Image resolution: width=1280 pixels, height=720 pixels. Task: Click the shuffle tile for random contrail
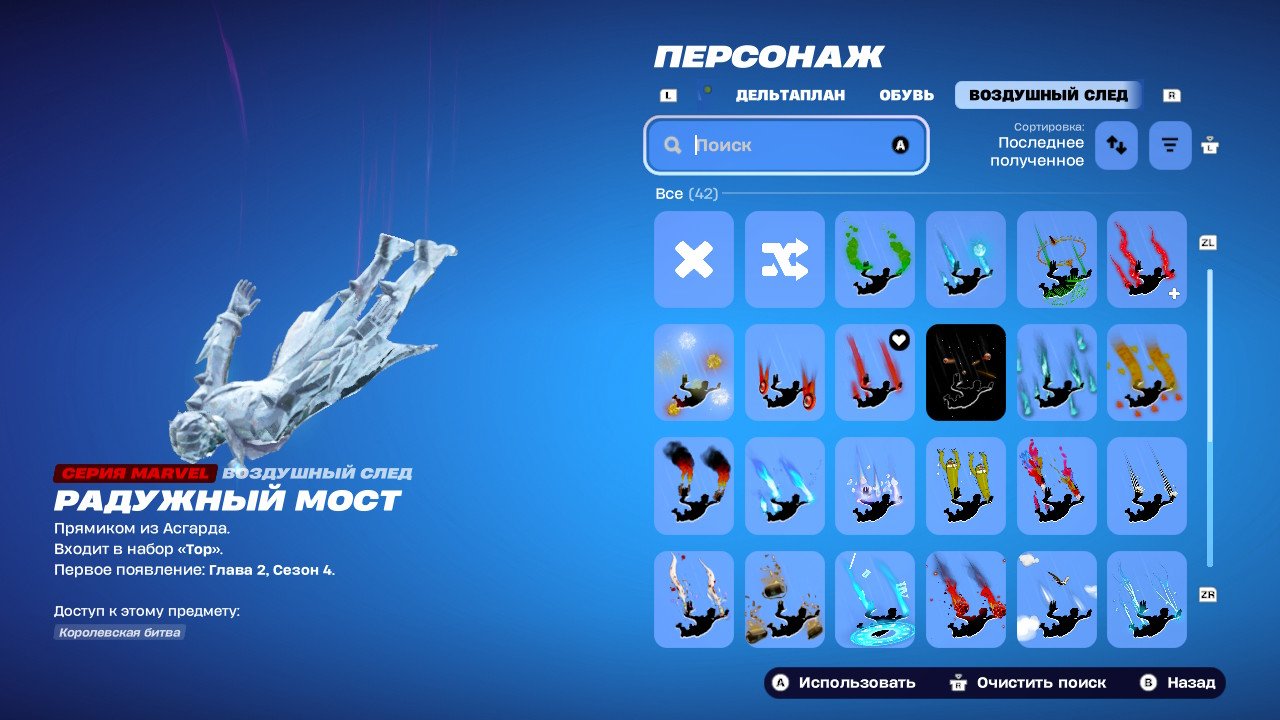(784, 260)
